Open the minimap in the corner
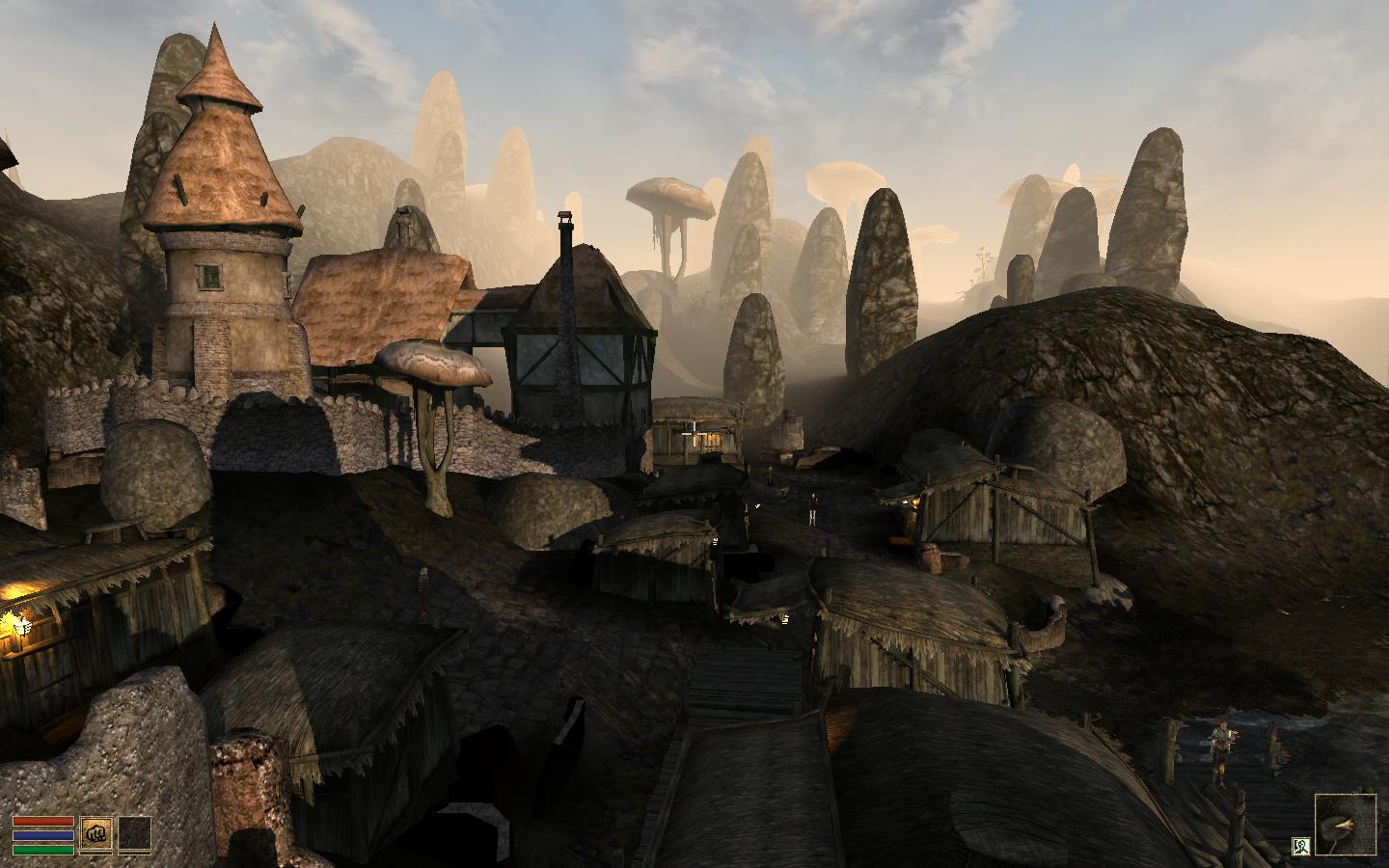This screenshot has width=1389, height=868. pyautogui.click(x=1346, y=824)
